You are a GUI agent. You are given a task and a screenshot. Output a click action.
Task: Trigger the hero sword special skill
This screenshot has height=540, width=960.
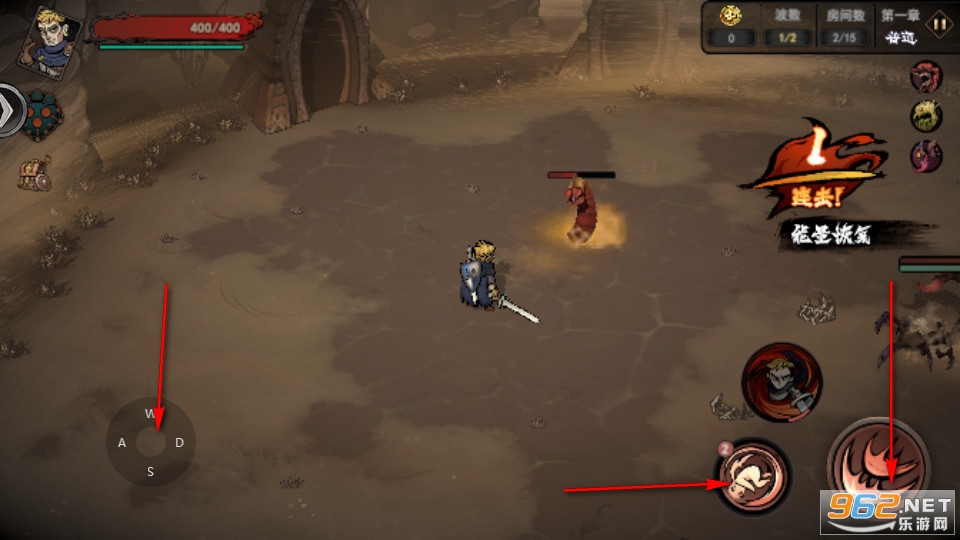pos(781,381)
